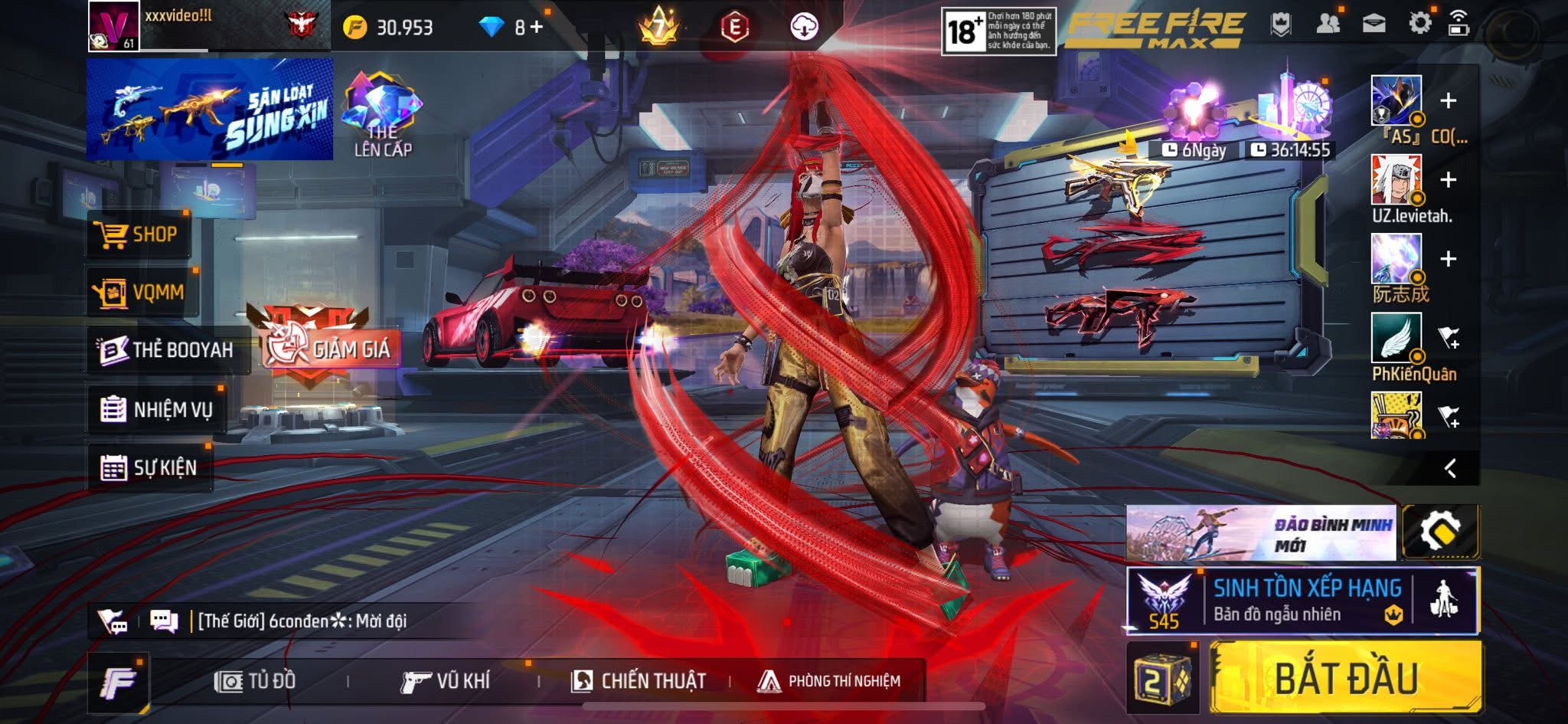This screenshot has height=724, width=1568.
Task: Open the SĂN LOẠT SÚNG XỊN banner
Action: pos(209,109)
